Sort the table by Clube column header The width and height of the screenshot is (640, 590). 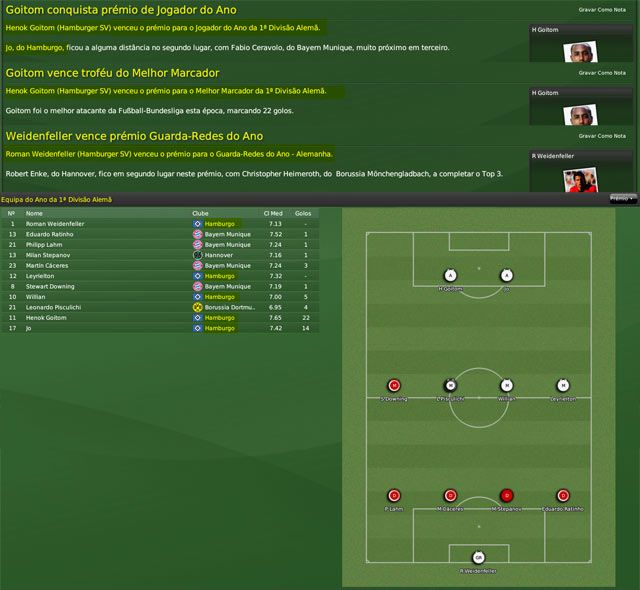(x=201, y=213)
